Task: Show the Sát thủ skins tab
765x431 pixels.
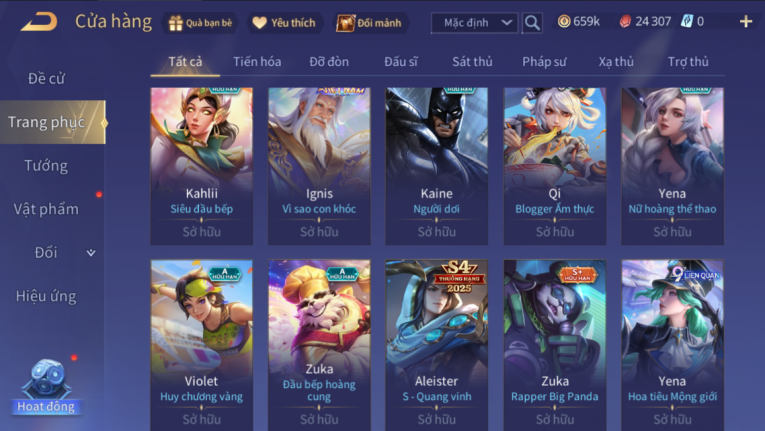Action: pos(472,62)
